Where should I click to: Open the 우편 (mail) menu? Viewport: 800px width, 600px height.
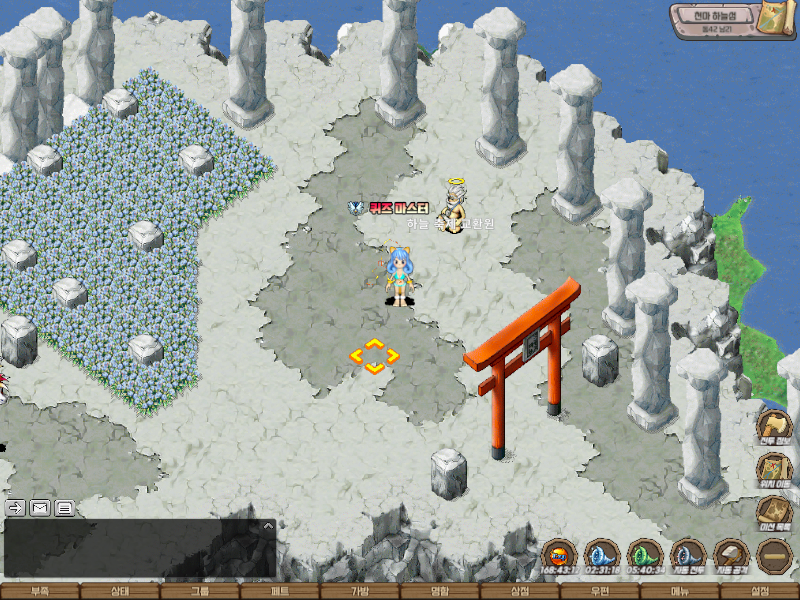600,591
